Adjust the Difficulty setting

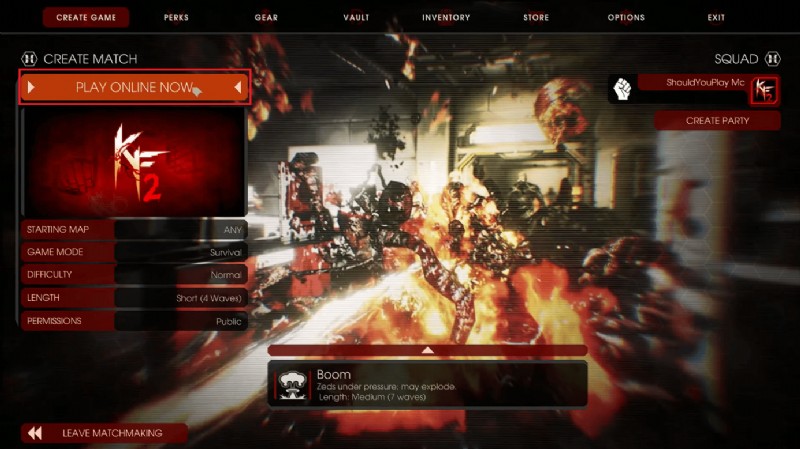[134, 275]
